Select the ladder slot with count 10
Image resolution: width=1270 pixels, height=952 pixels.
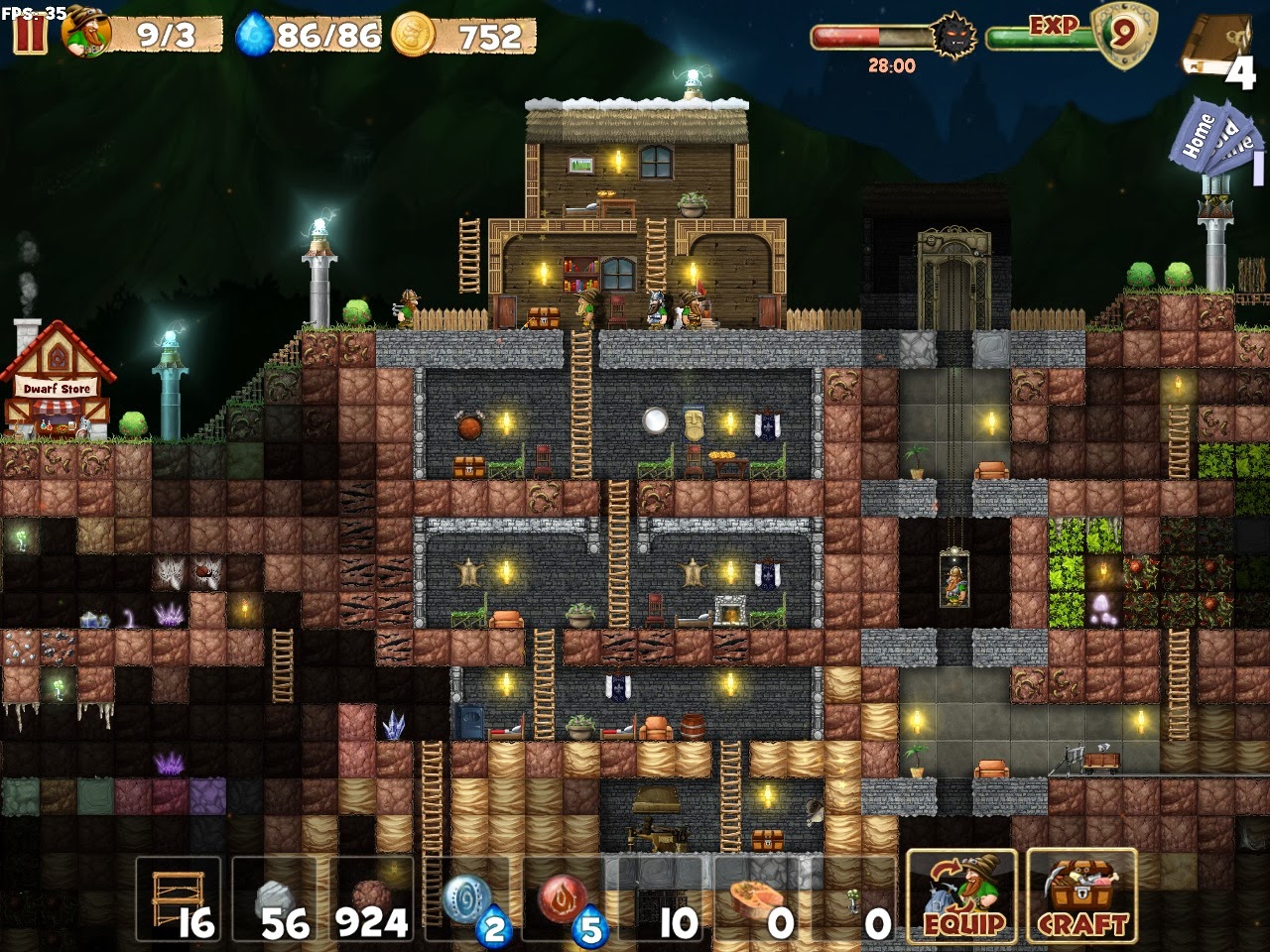click(x=660, y=898)
